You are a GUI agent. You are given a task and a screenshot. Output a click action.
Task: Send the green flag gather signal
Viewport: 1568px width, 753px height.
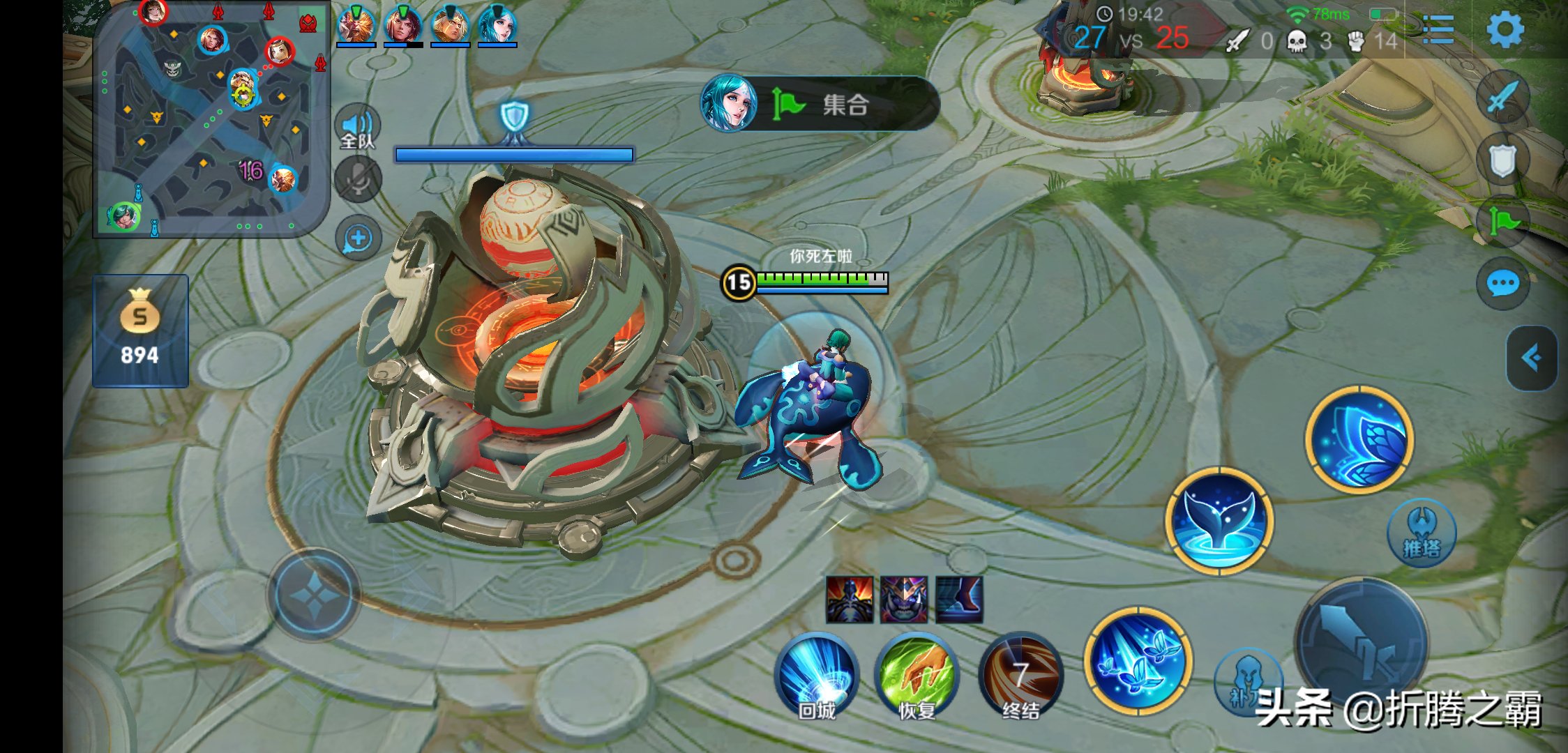coord(1503,222)
